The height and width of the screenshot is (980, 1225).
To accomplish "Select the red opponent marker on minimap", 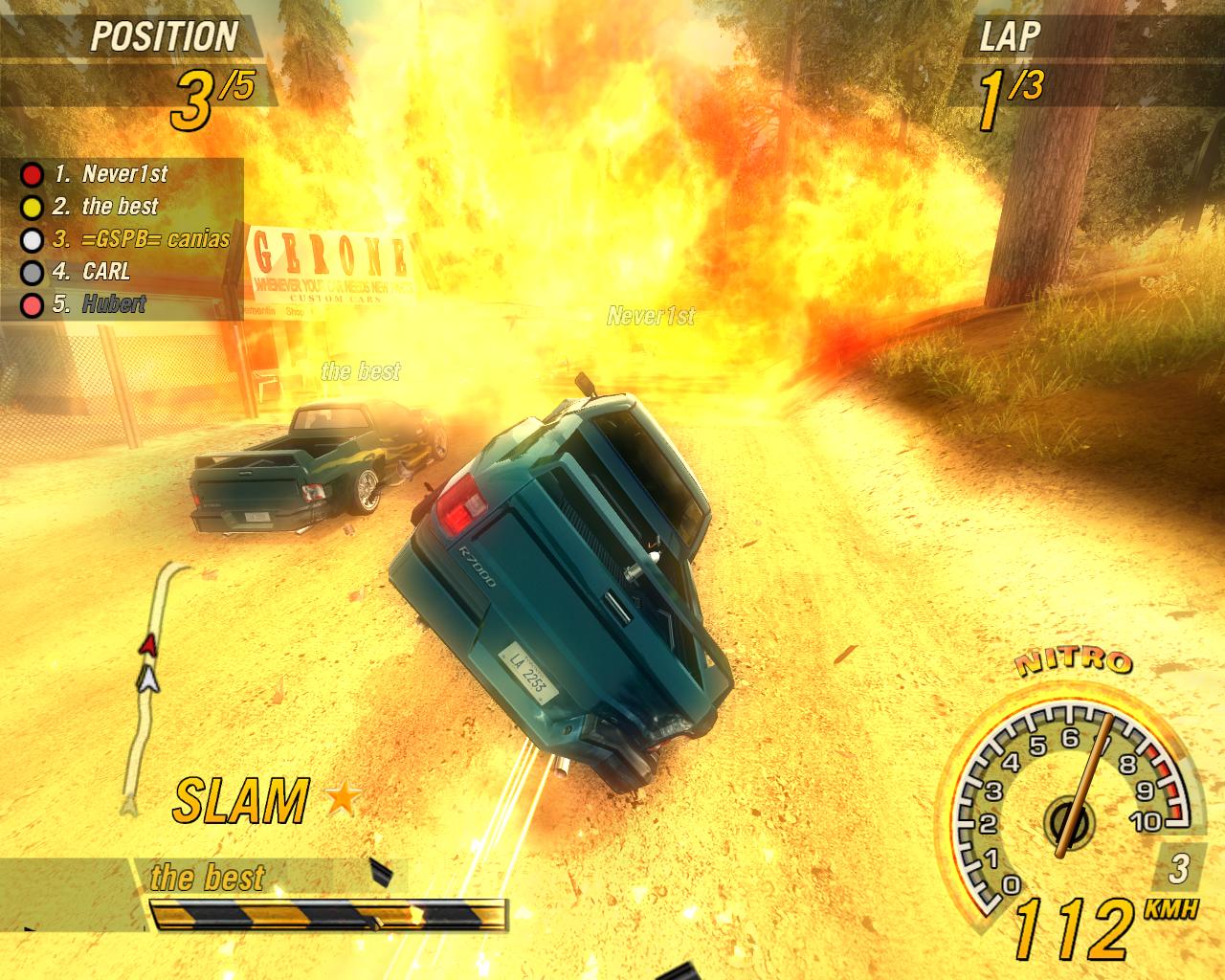I will [146, 645].
